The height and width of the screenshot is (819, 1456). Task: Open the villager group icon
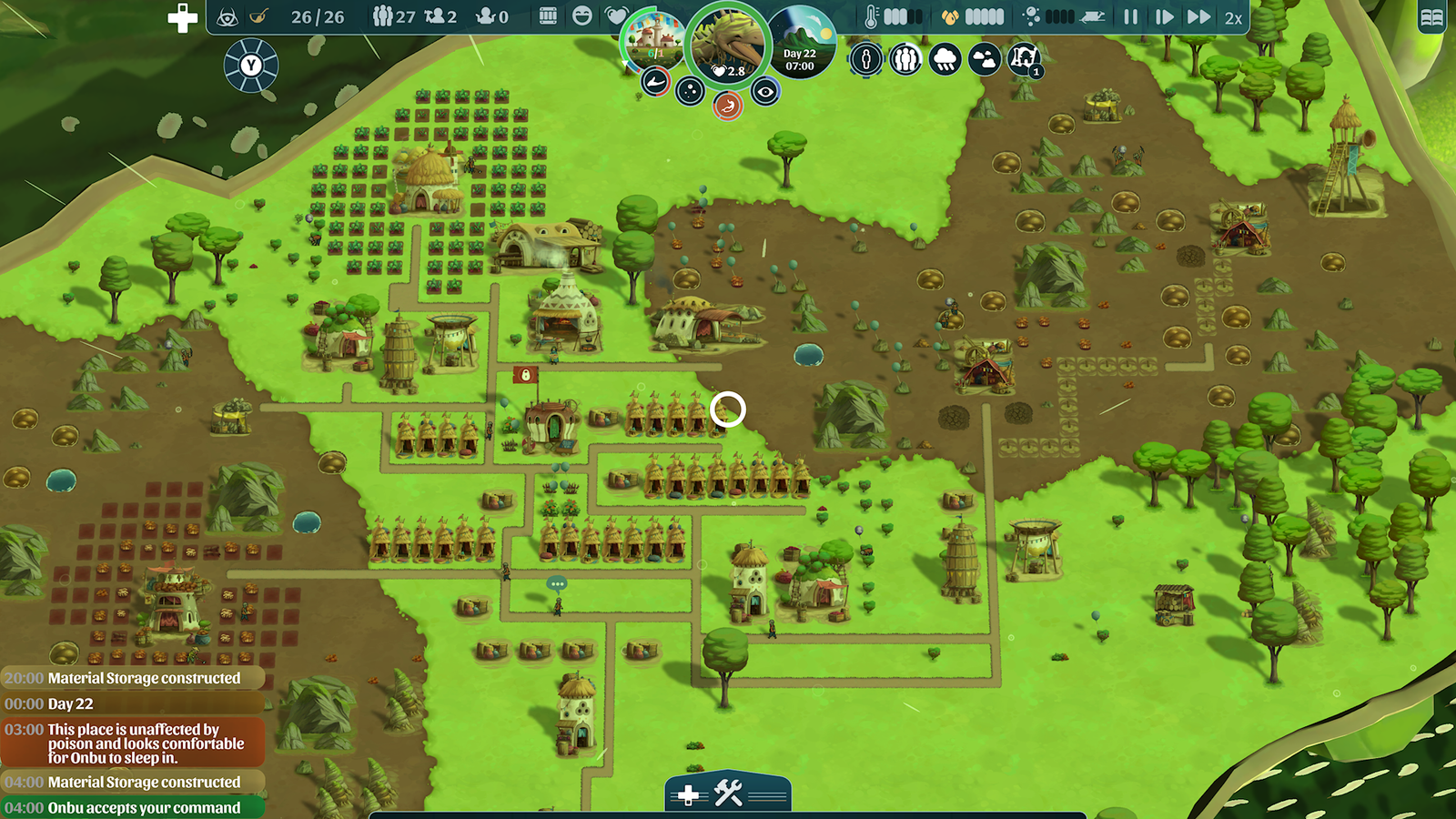(905, 60)
